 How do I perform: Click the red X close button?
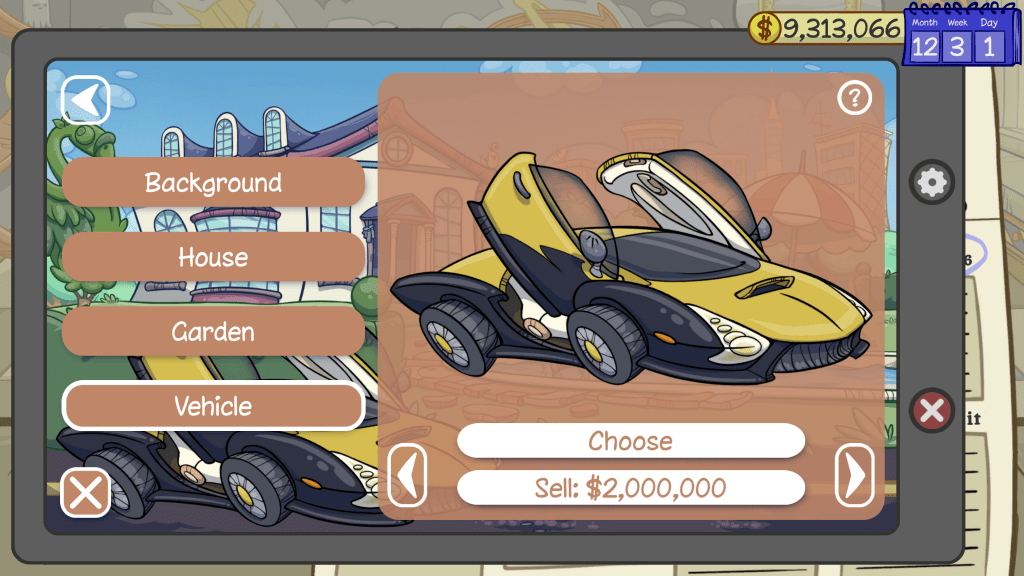point(932,411)
